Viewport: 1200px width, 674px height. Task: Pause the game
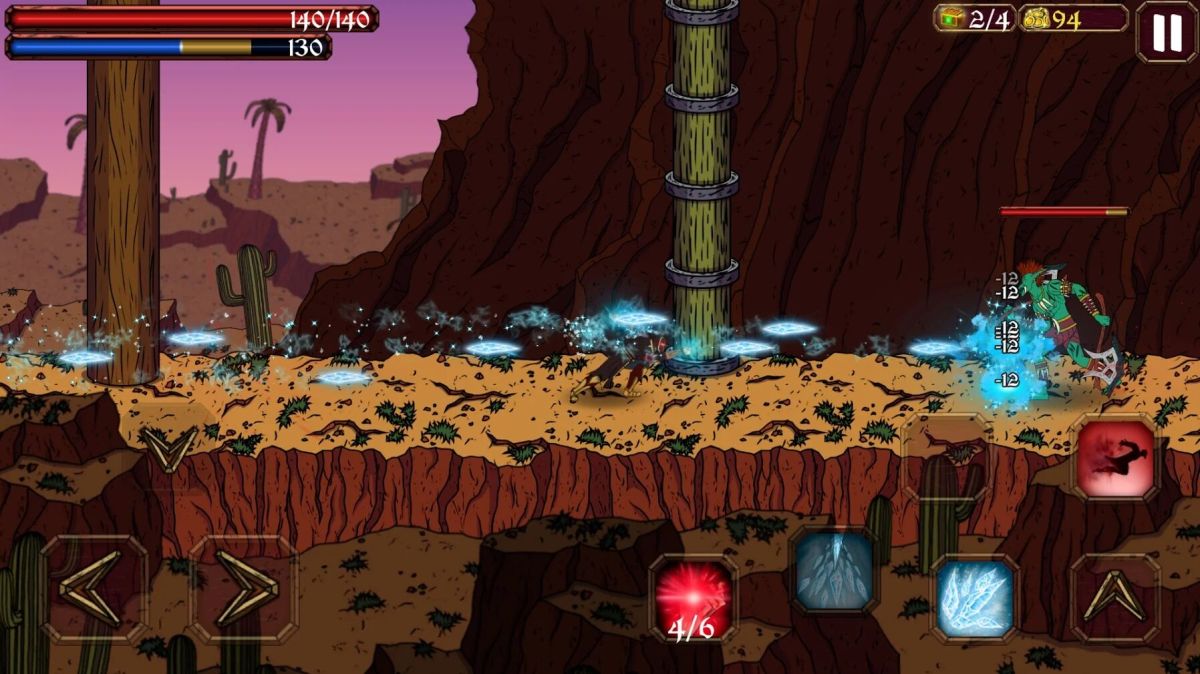(x=1165, y=33)
